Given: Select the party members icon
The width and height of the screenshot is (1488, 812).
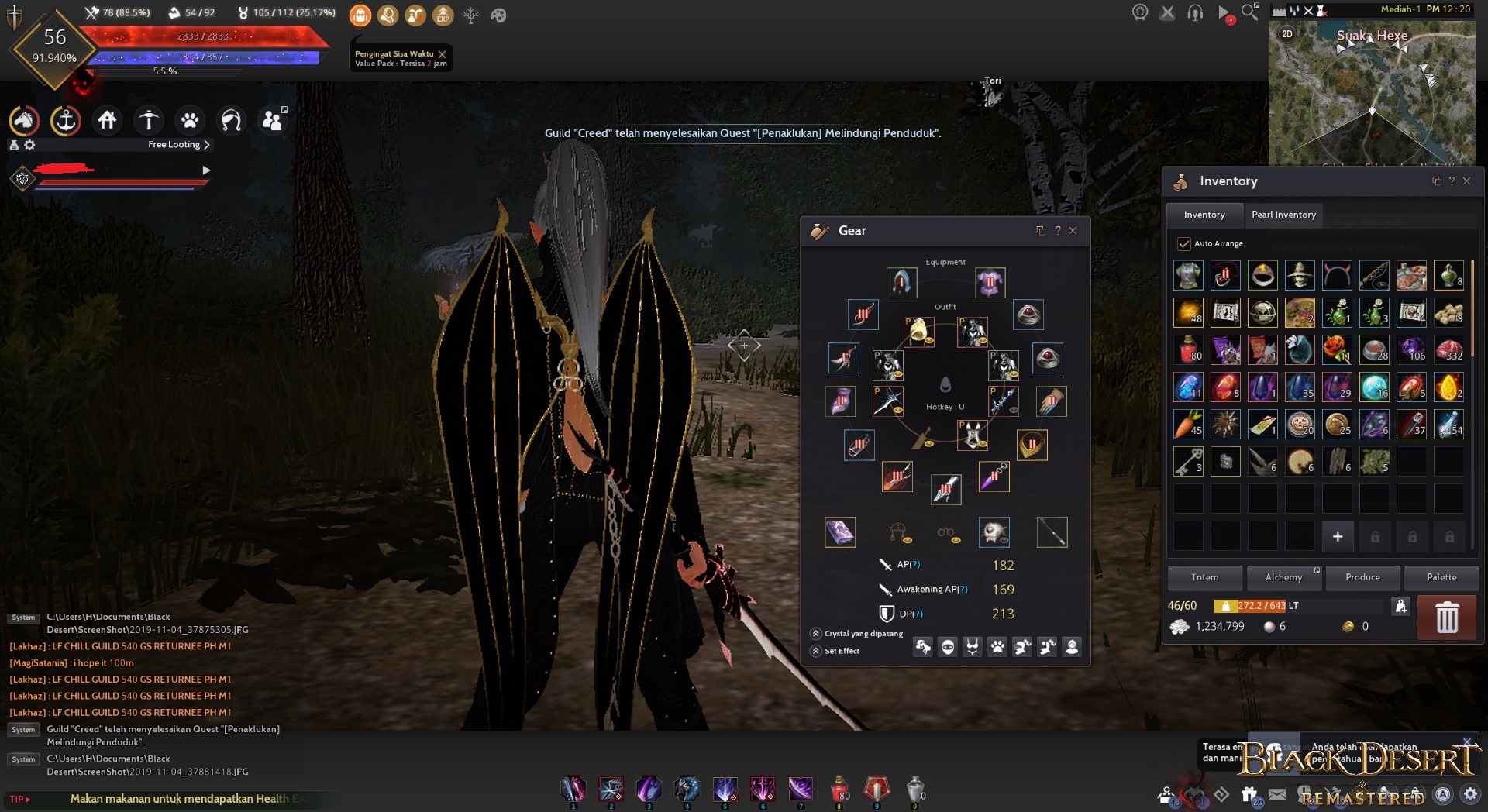Looking at the screenshot, I should [x=272, y=120].
